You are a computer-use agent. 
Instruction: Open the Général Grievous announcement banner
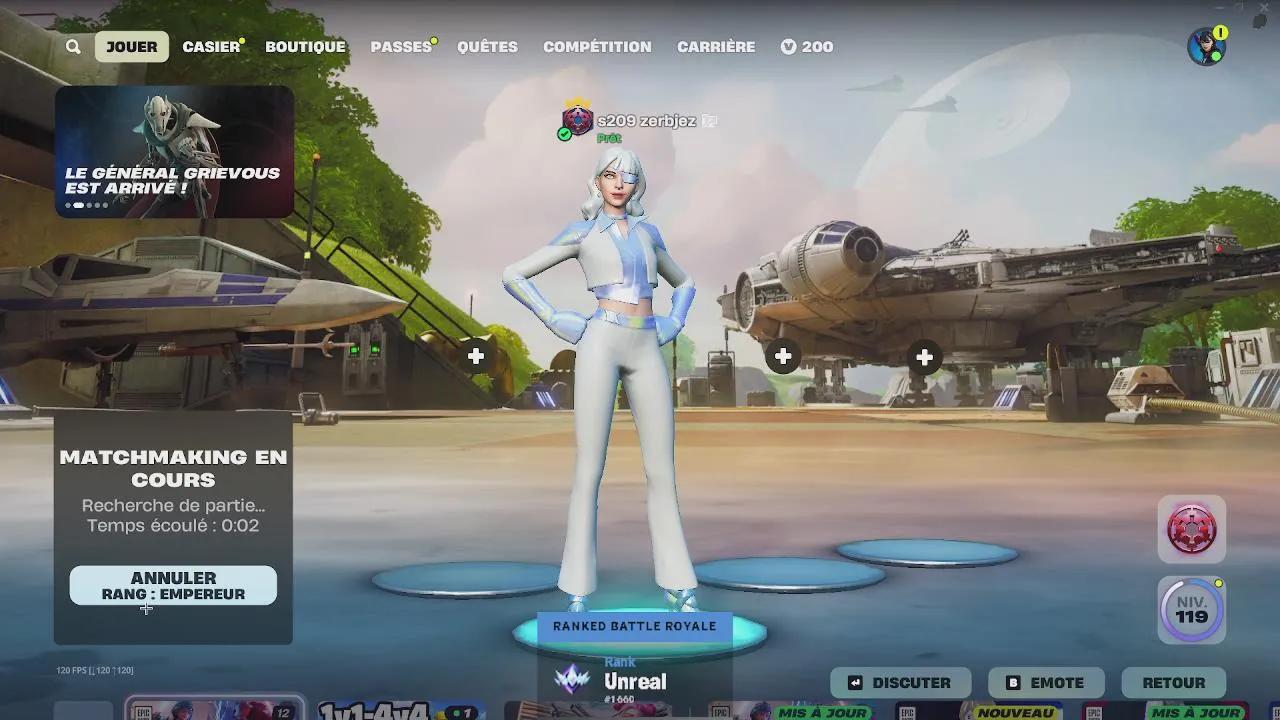pyautogui.click(x=174, y=150)
